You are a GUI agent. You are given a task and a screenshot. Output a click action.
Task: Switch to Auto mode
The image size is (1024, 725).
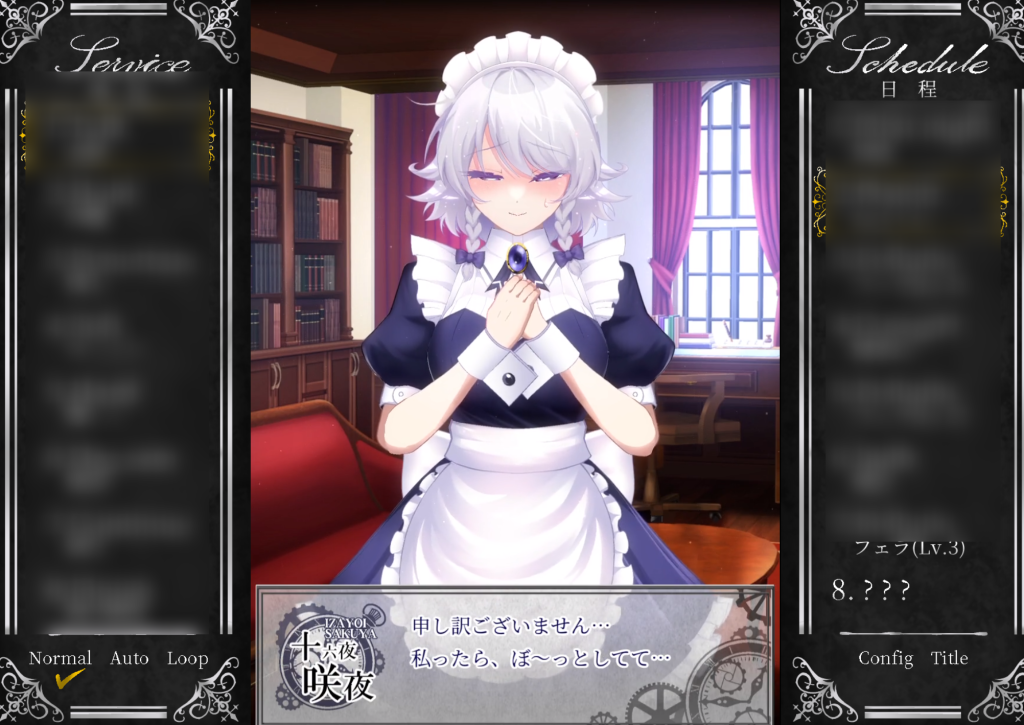(x=129, y=659)
